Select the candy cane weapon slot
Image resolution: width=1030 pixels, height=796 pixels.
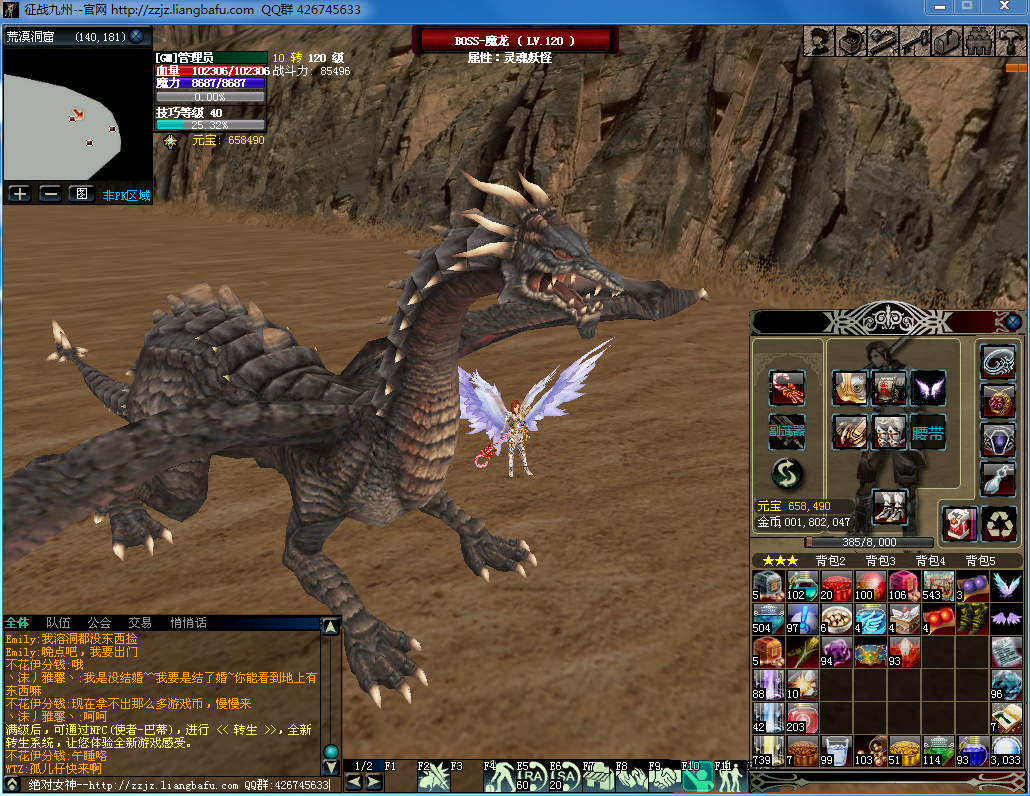coord(787,388)
